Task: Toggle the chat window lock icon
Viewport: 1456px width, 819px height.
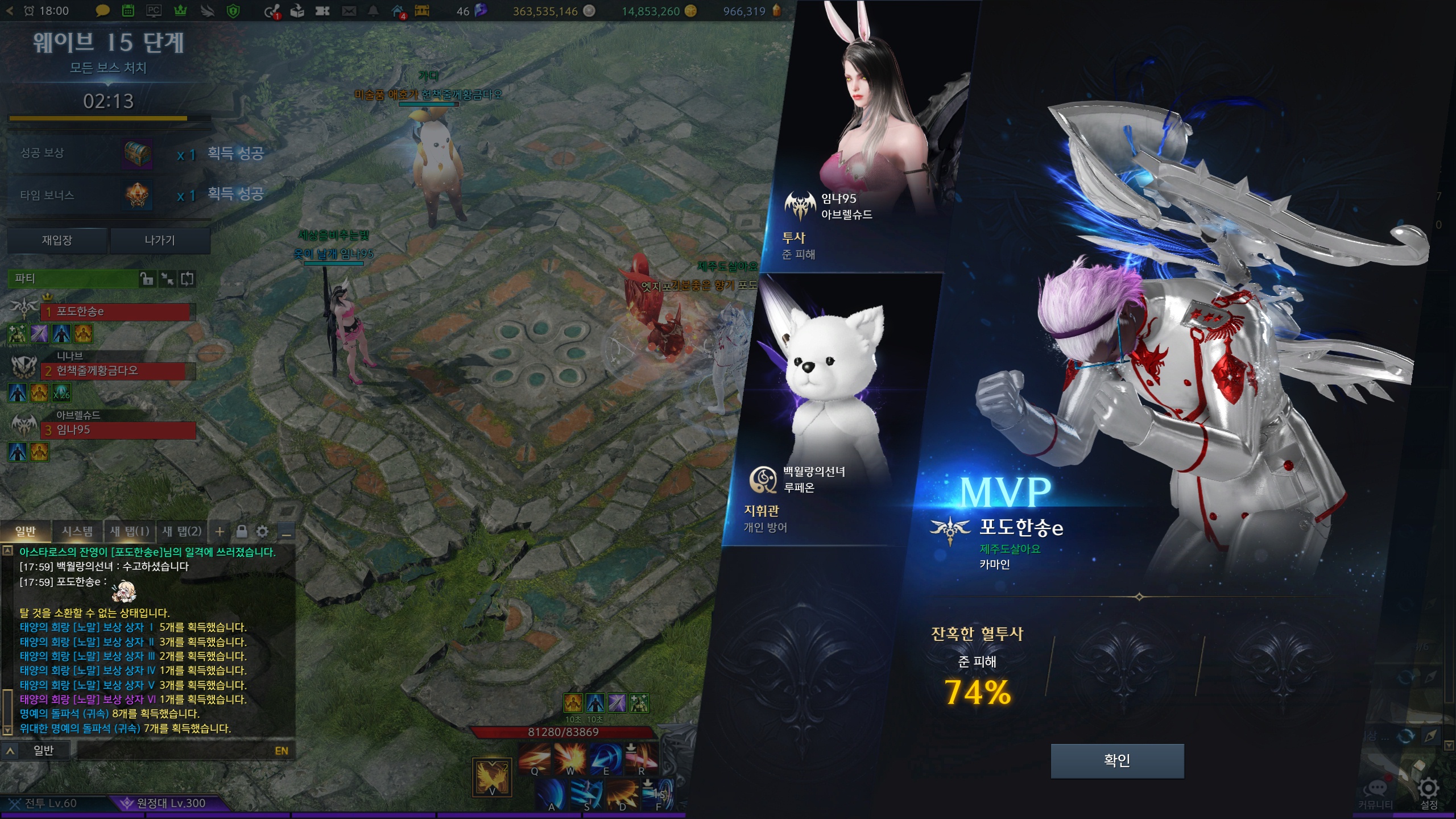Action: click(242, 531)
